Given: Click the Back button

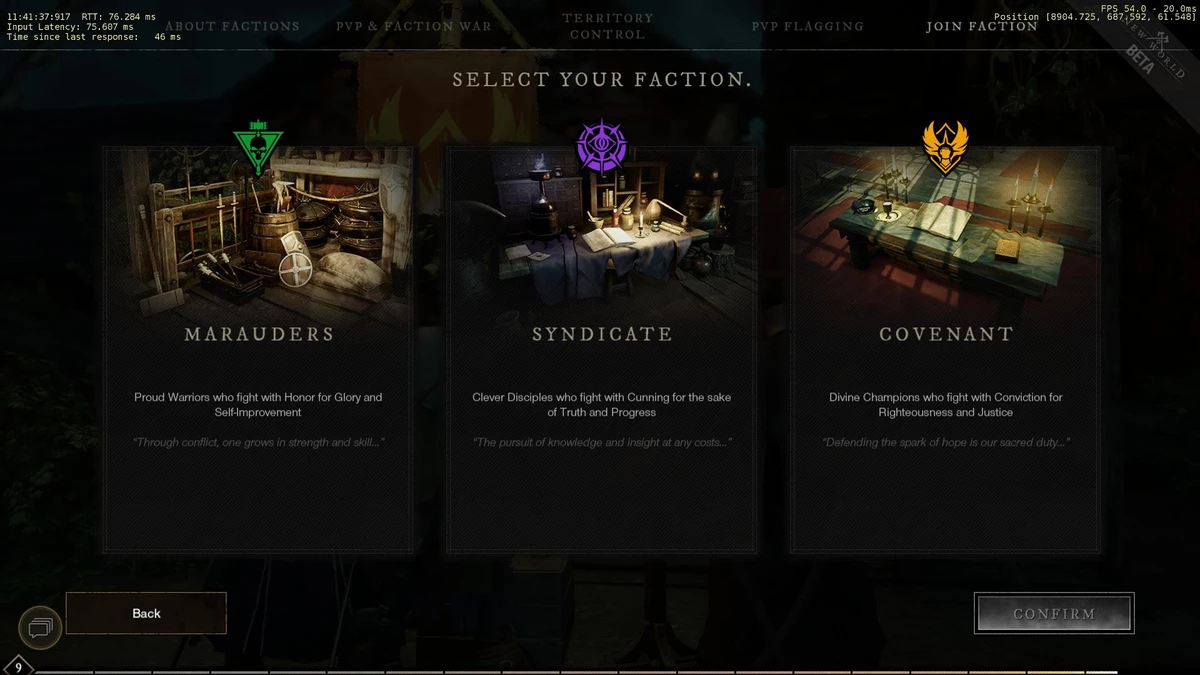Looking at the screenshot, I should point(146,613).
